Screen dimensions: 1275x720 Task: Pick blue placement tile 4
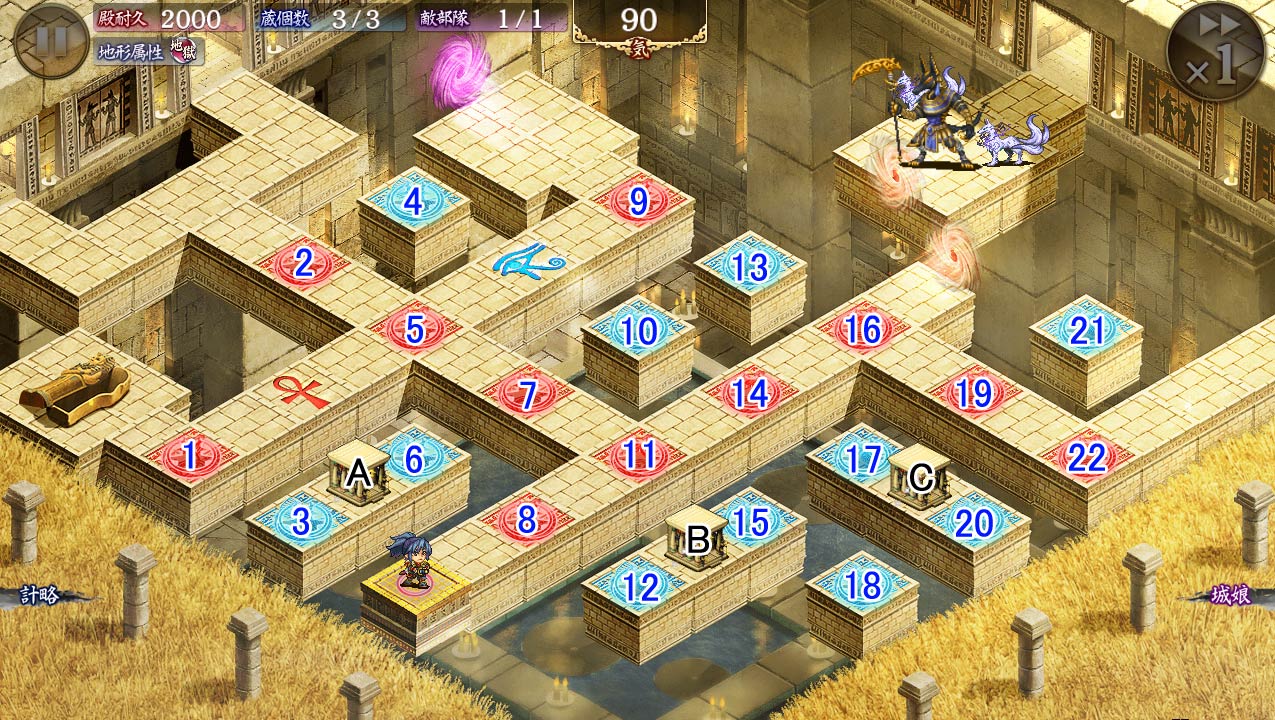click(414, 202)
